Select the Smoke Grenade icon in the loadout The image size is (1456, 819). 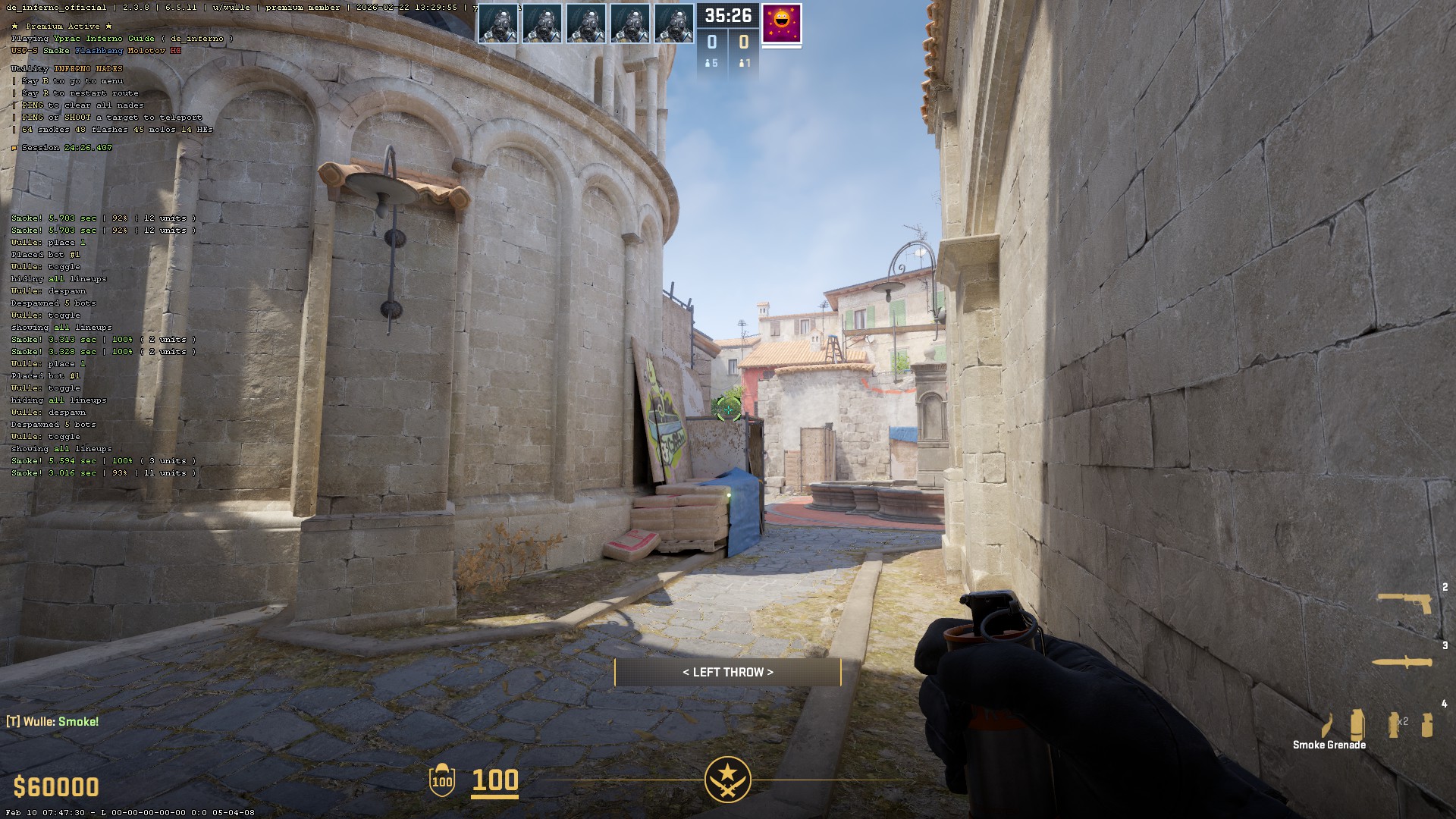tap(1357, 724)
